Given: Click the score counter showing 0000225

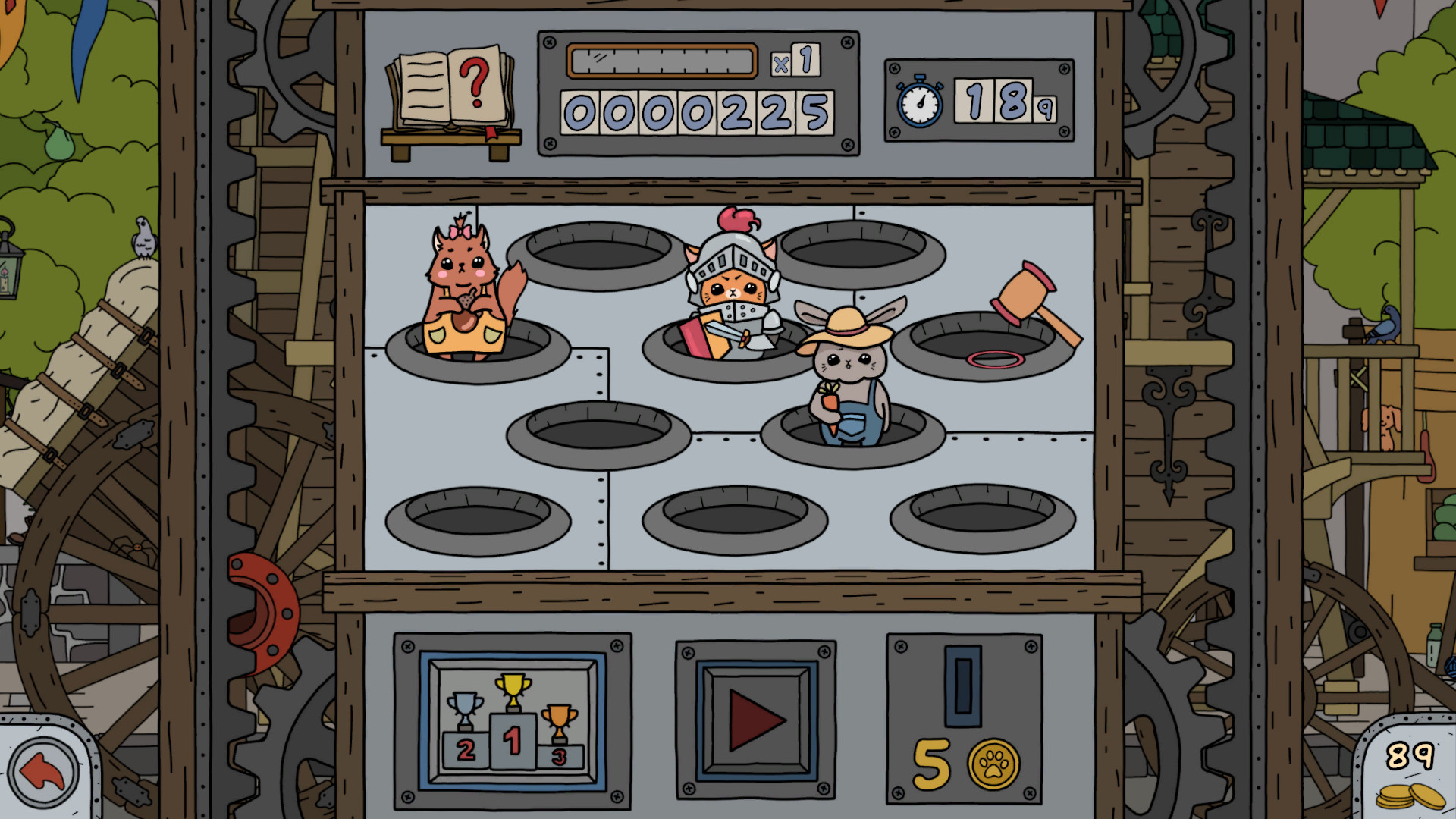Looking at the screenshot, I should [x=696, y=108].
